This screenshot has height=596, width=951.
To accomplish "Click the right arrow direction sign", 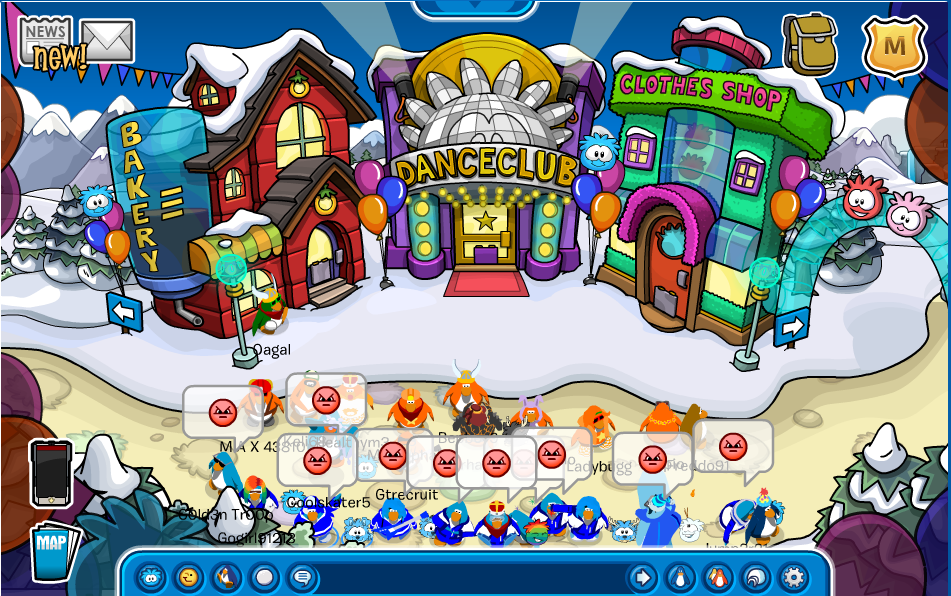I will [x=791, y=327].
